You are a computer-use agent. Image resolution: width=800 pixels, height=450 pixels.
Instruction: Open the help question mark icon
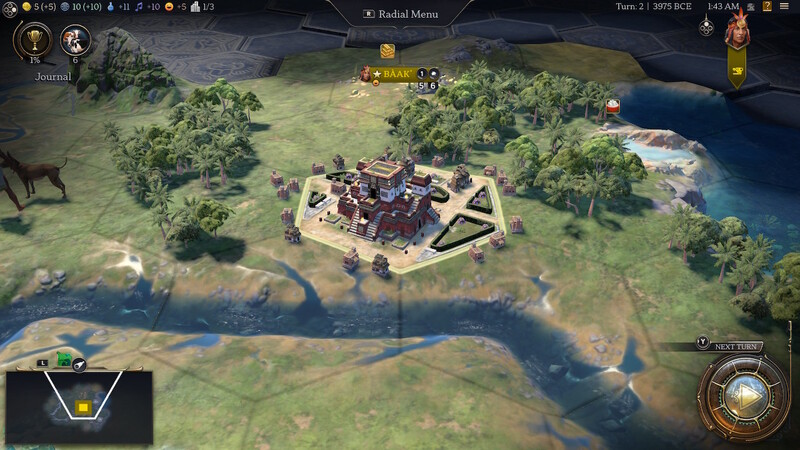click(x=765, y=7)
